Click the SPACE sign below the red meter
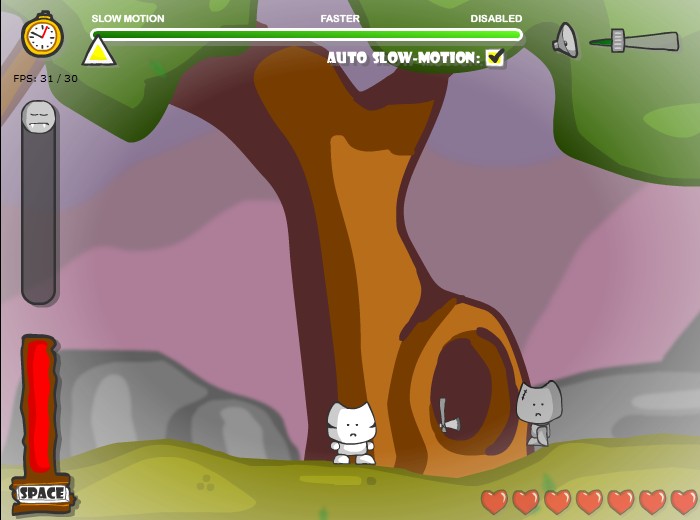The image size is (700, 520). click(43, 493)
